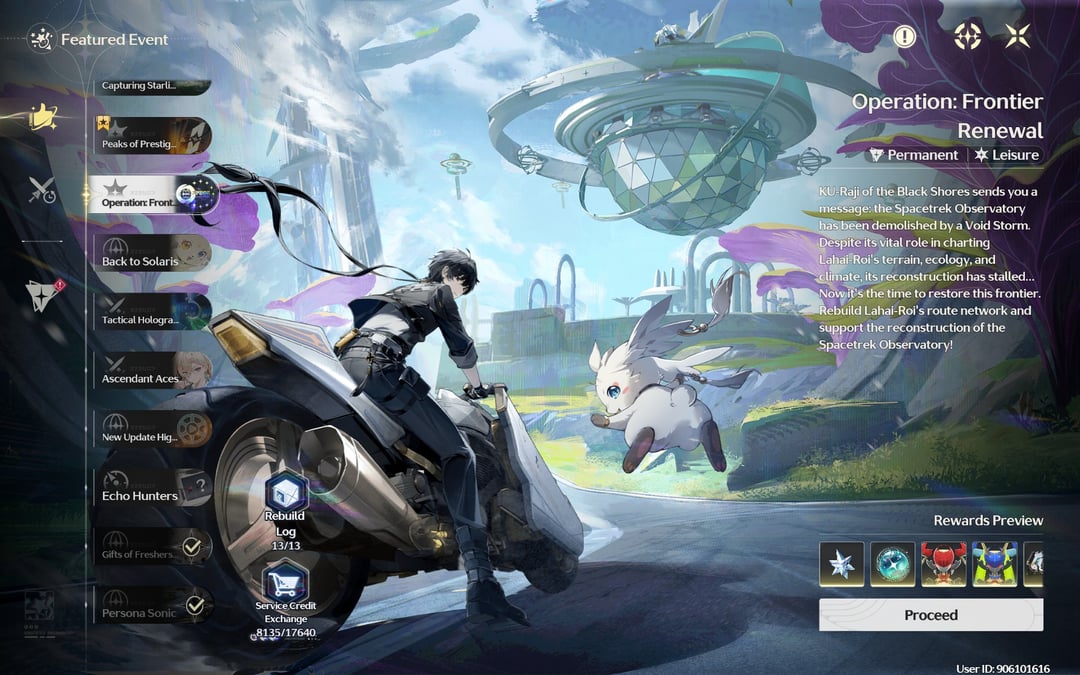Choose the Tactical Hologram event entry
The width and height of the screenshot is (1080, 675).
pyautogui.click(x=152, y=312)
